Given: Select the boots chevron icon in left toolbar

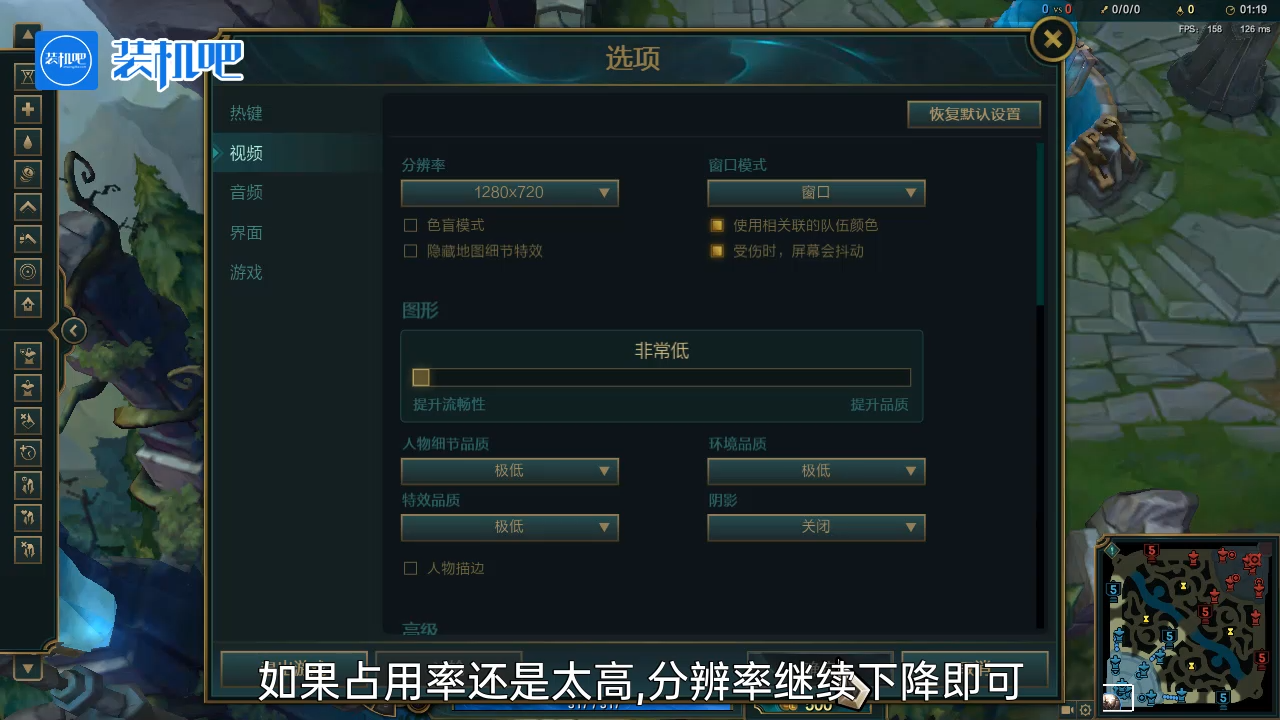Looking at the screenshot, I should 27,206.
